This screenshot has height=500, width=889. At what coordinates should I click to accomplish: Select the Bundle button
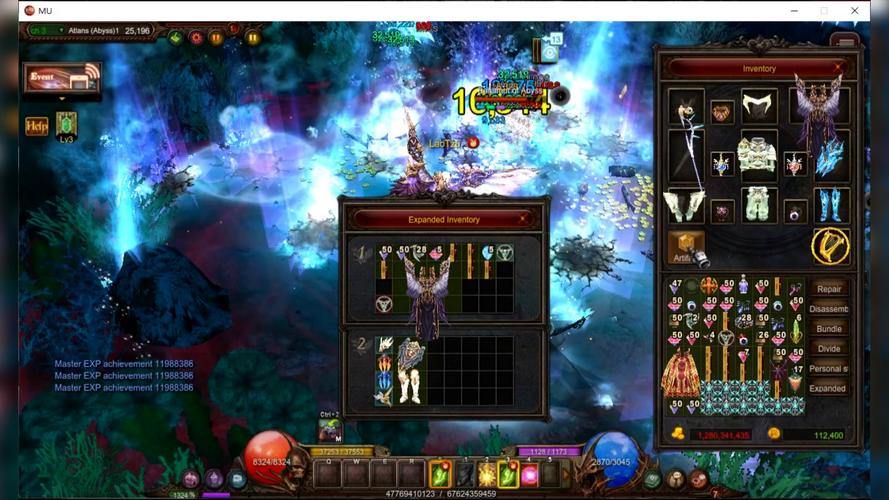pyautogui.click(x=829, y=328)
